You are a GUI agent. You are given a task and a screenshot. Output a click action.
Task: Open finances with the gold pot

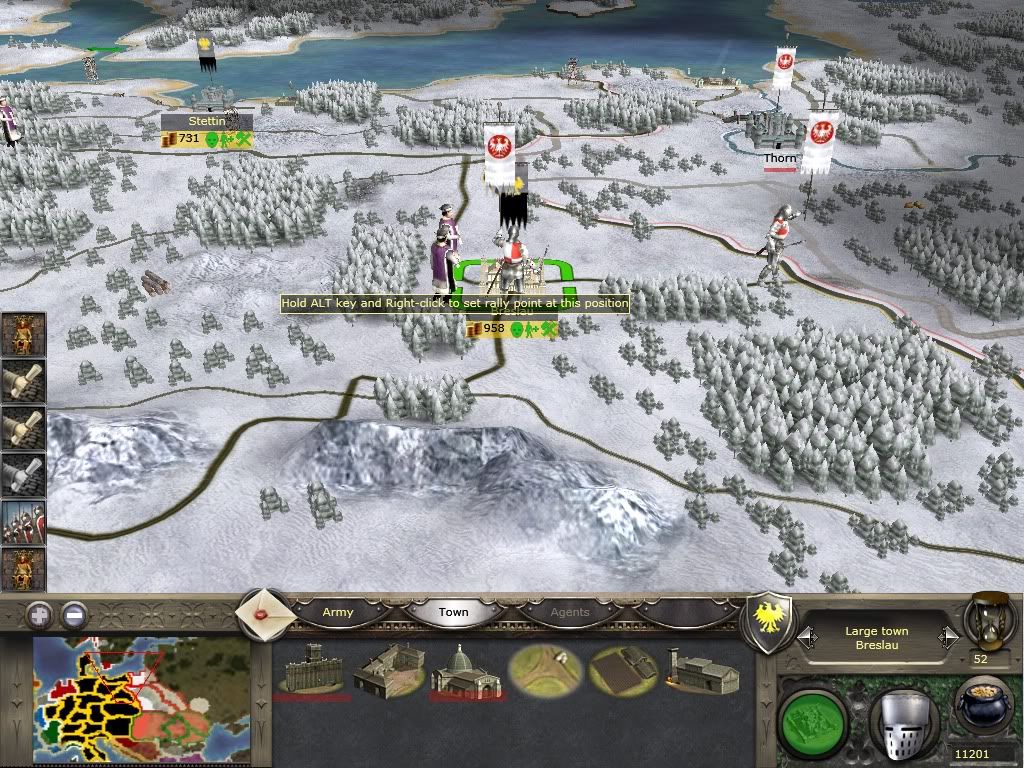point(981,712)
